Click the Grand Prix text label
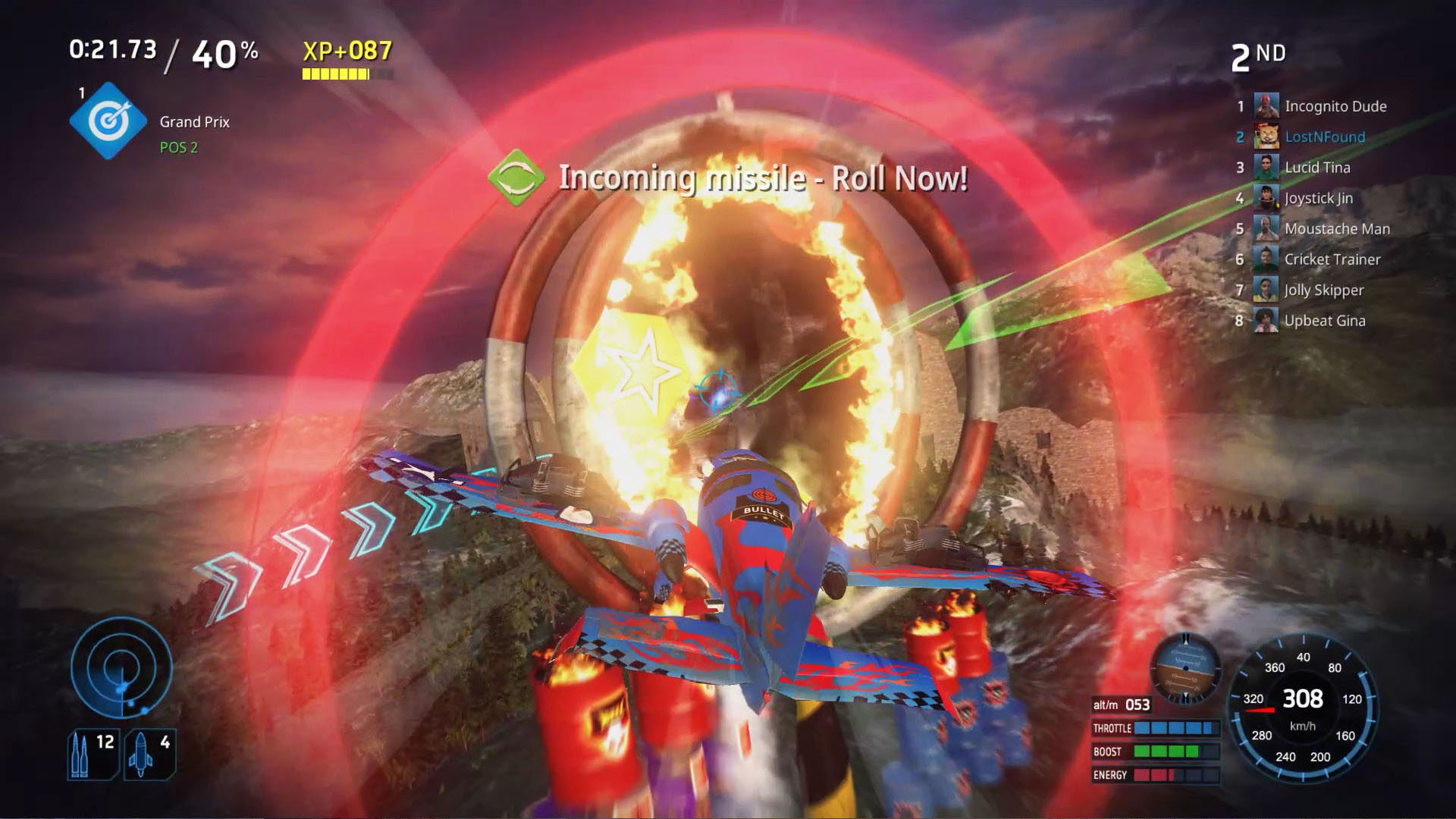This screenshot has height=819, width=1456. click(x=194, y=121)
